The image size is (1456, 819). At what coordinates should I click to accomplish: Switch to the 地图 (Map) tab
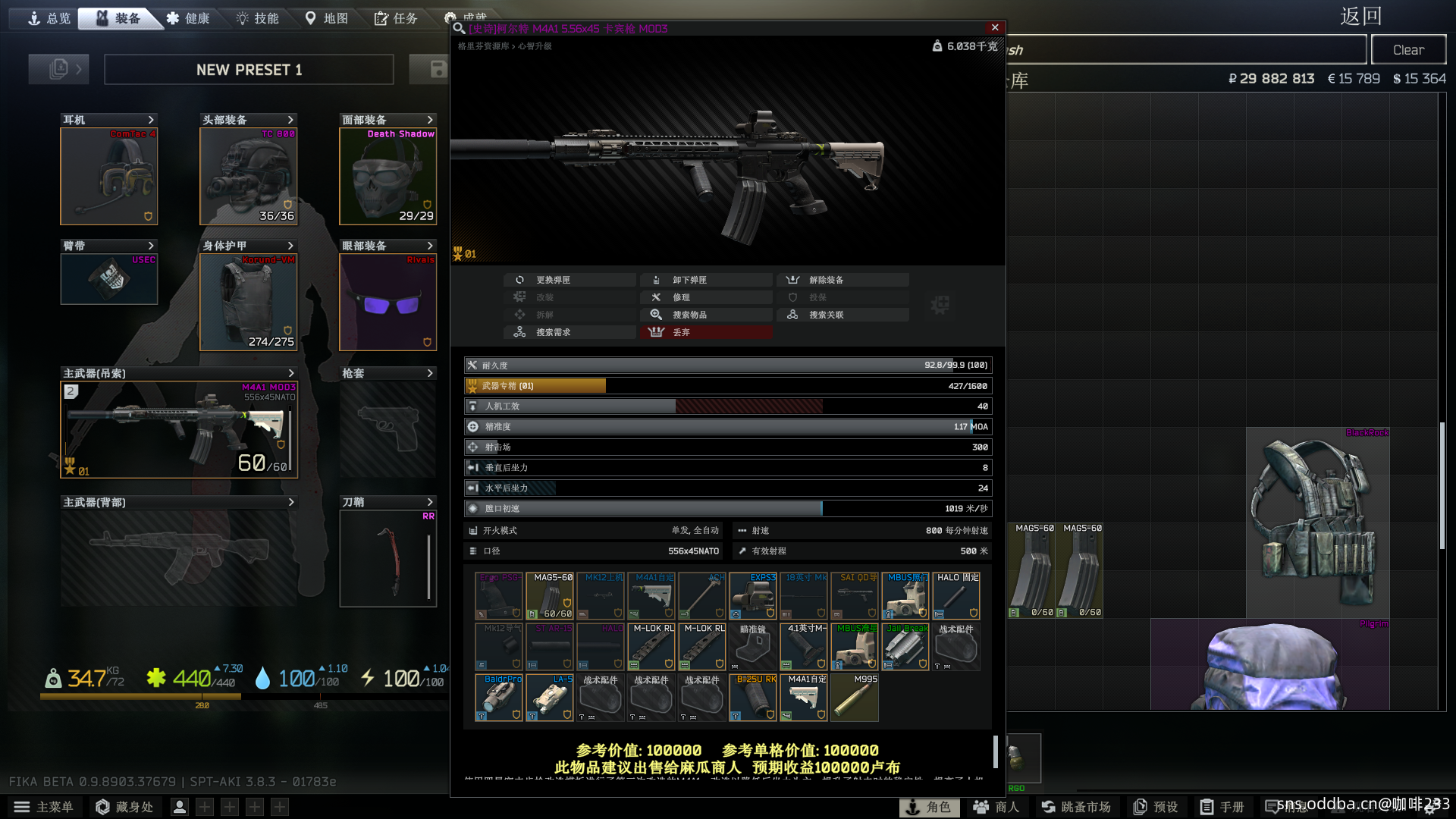click(x=327, y=18)
